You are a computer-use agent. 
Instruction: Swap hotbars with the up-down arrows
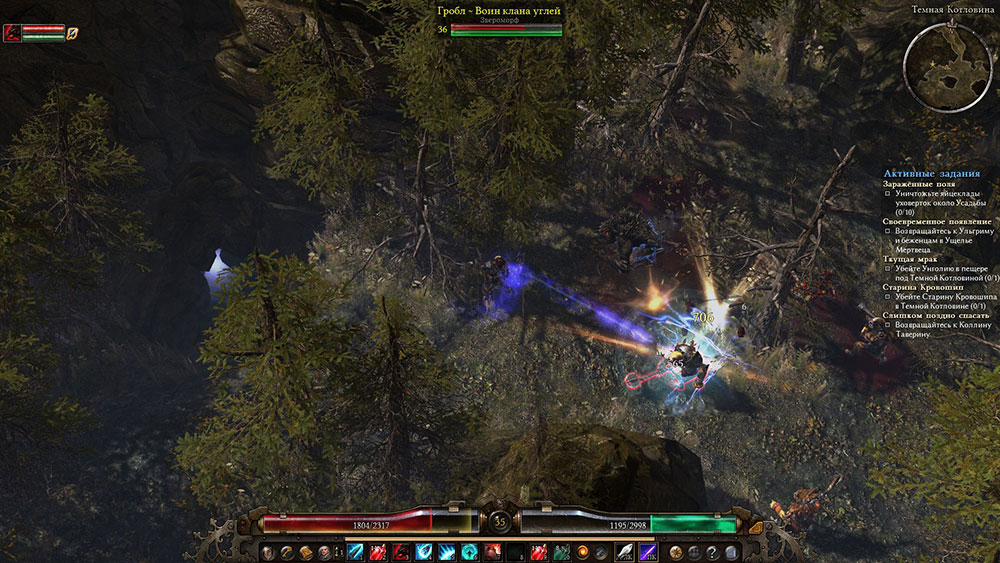tap(338, 552)
